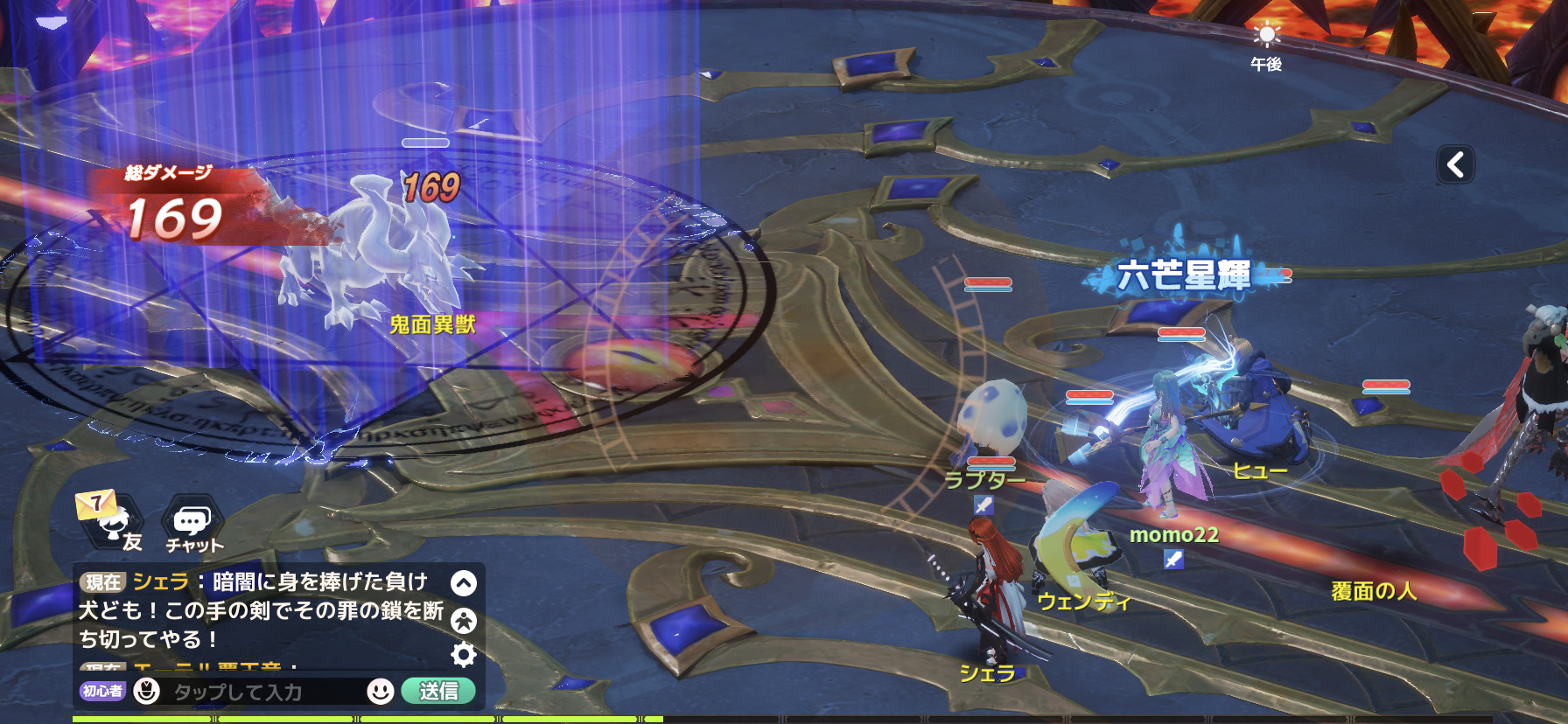Open chat settings gear icon

(464, 654)
